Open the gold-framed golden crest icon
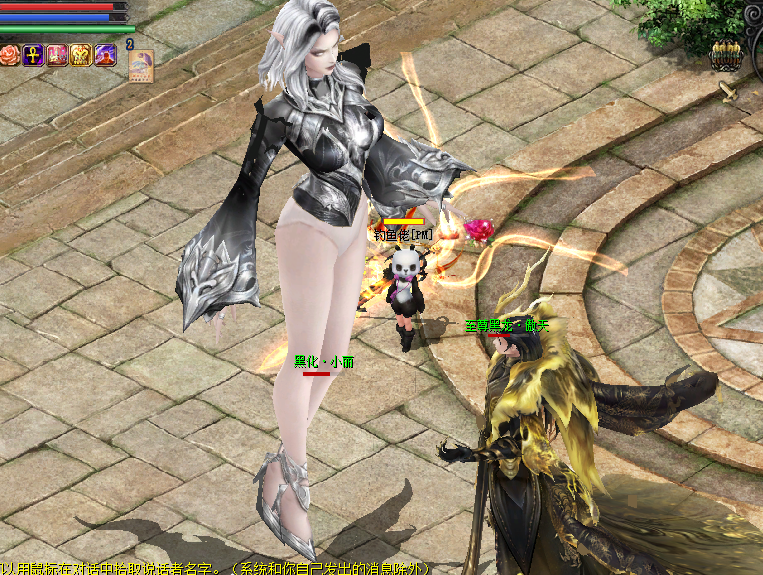The image size is (763, 575). [x=81, y=55]
